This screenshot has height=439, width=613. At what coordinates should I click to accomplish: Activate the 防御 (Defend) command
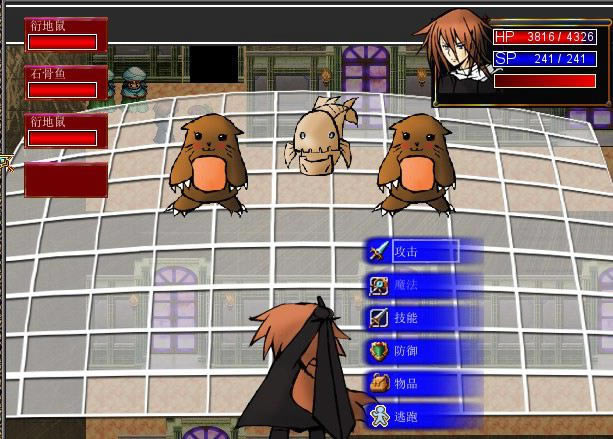(x=412, y=351)
